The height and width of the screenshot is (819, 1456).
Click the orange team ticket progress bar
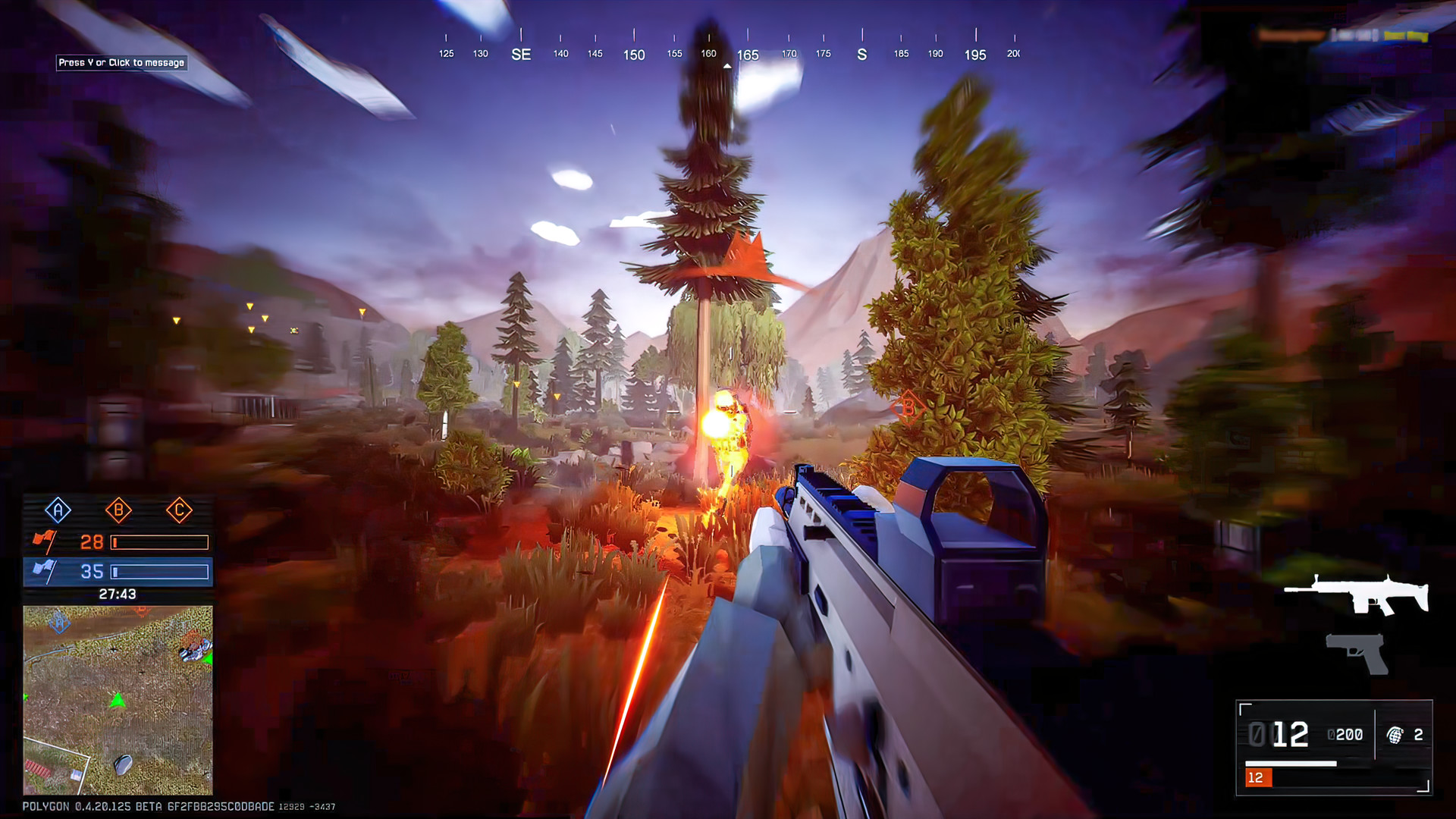(x=159, y=541)
